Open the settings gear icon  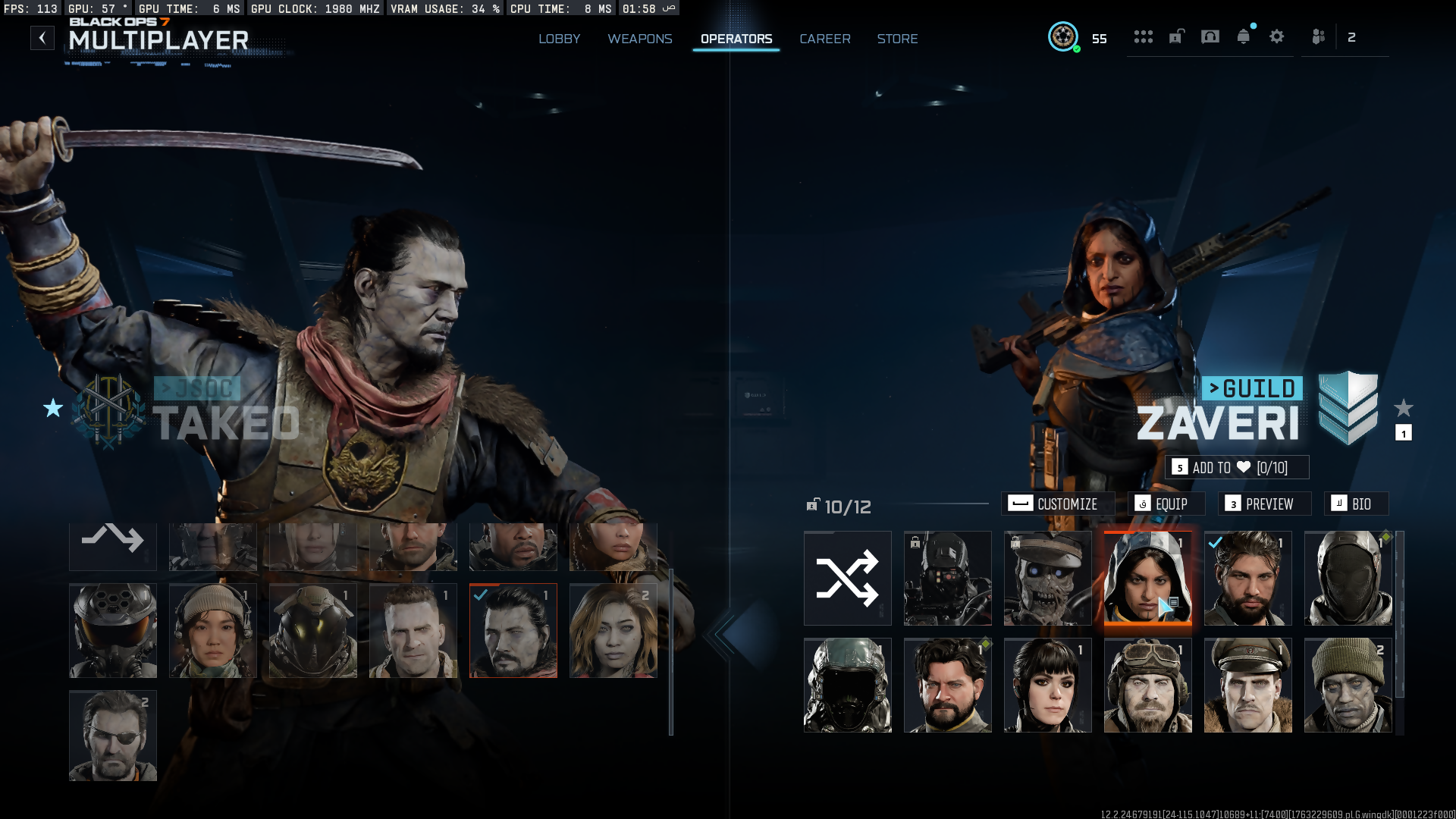pyautogui.click(x=1276, y=36)
